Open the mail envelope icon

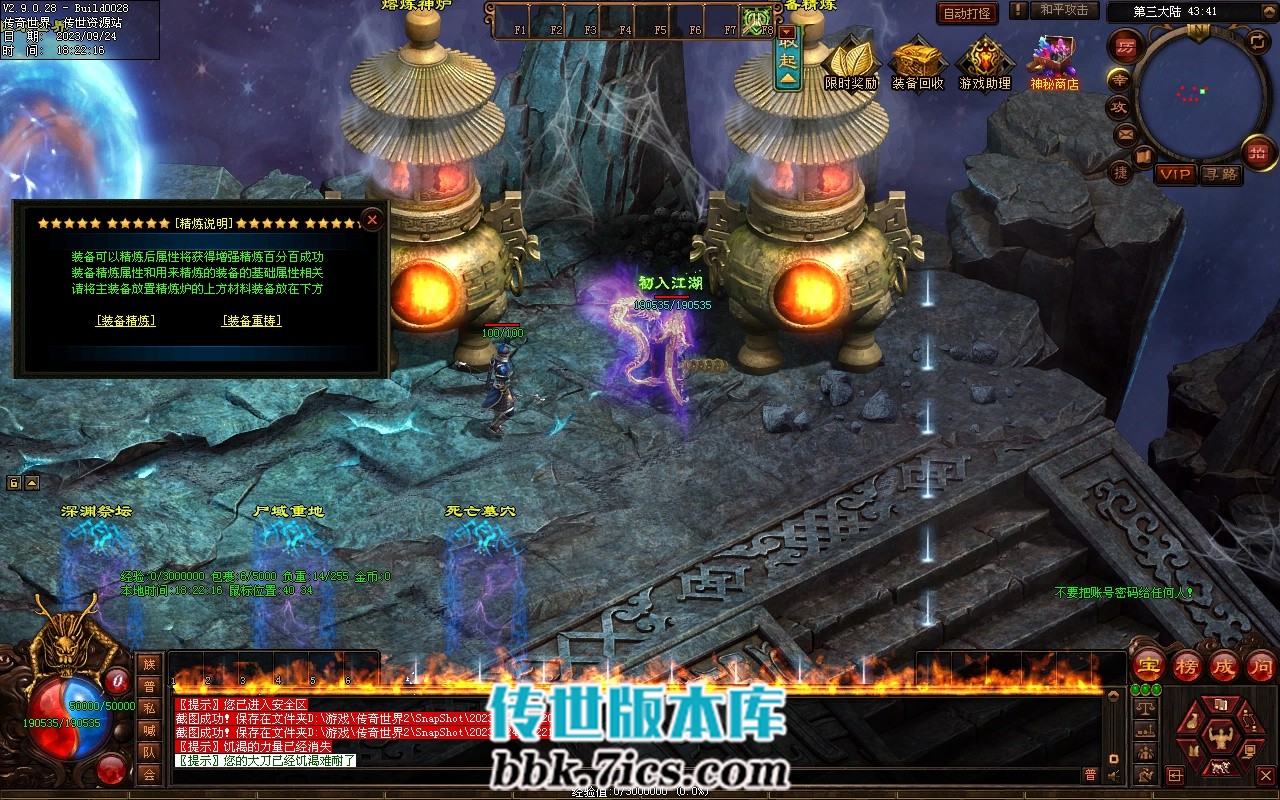coord(1126,133)
